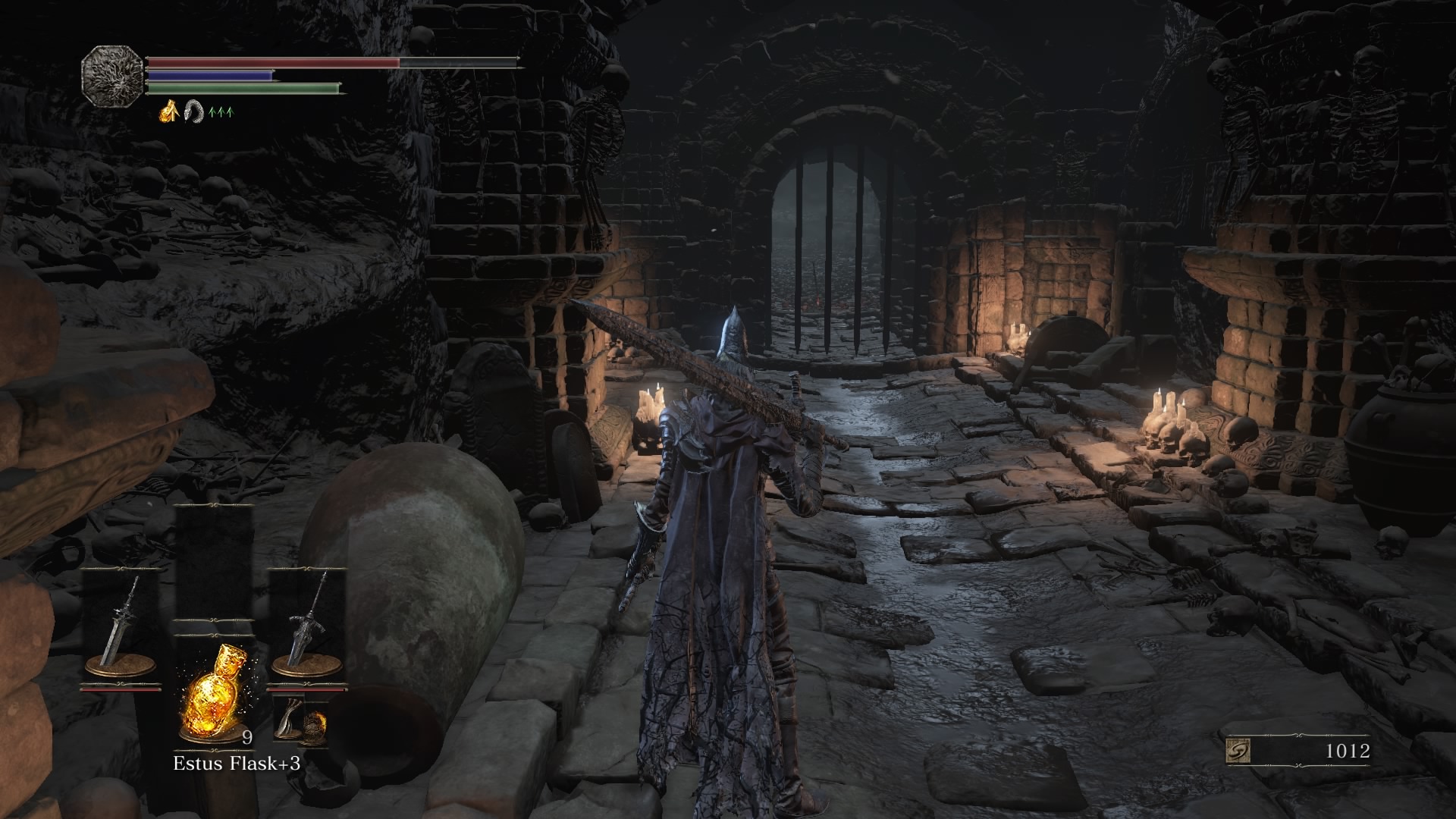Click the souls counter icon

(1238, 751)
